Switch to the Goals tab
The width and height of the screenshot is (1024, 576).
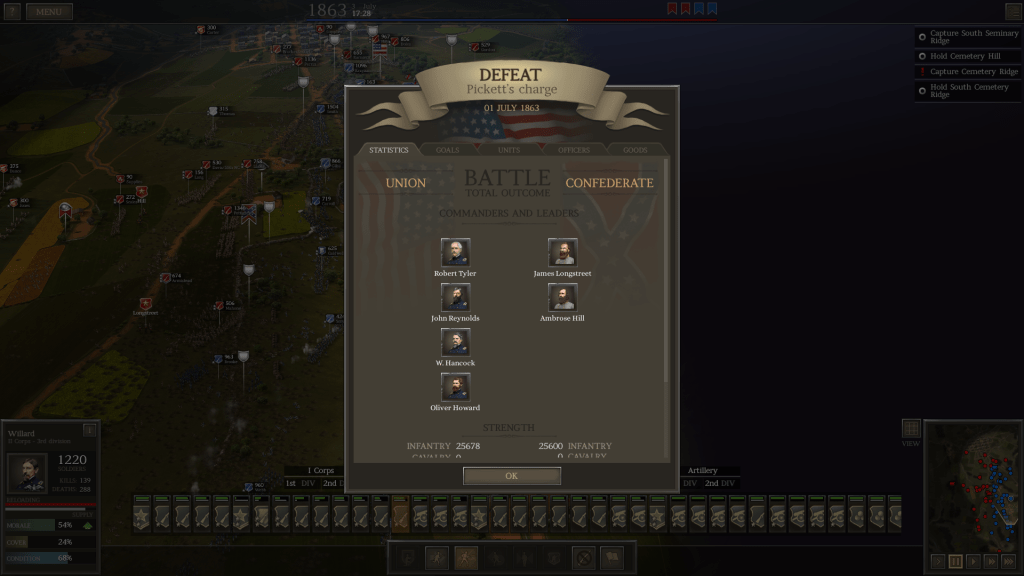click(x=448, y=150)
